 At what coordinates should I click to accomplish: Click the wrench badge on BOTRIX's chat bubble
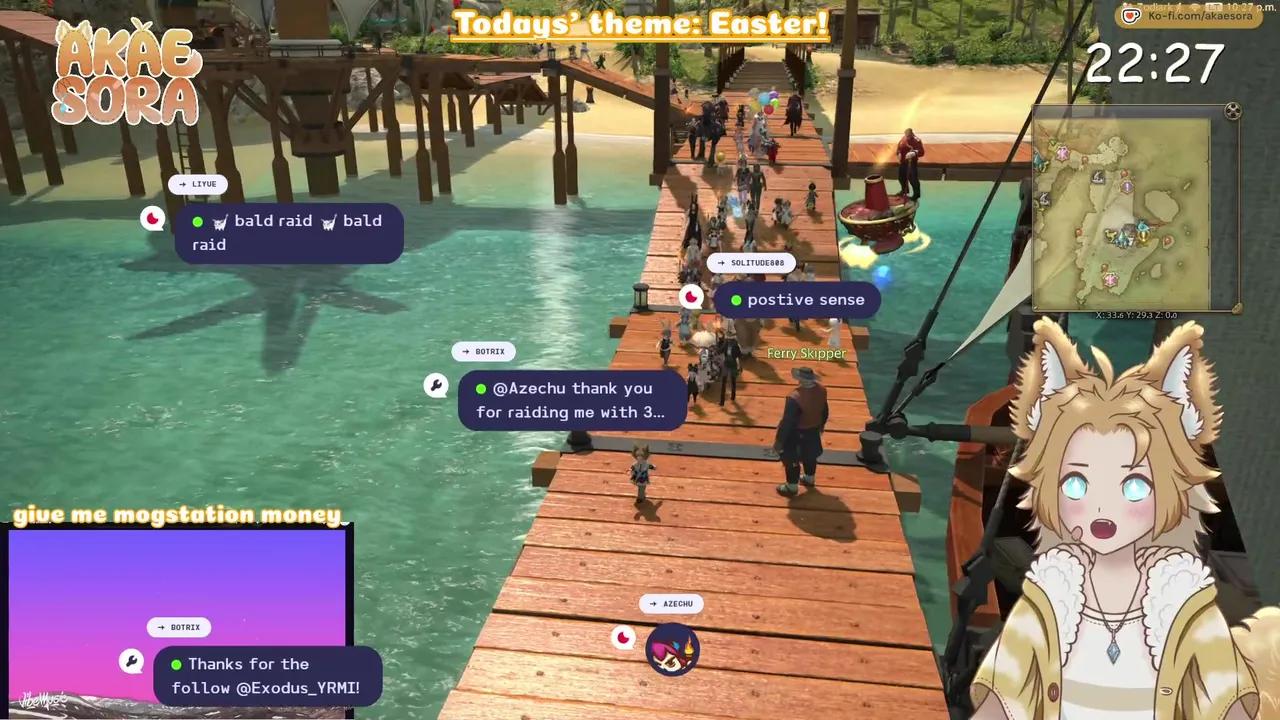pyautogui.click(x=435, y=385)
